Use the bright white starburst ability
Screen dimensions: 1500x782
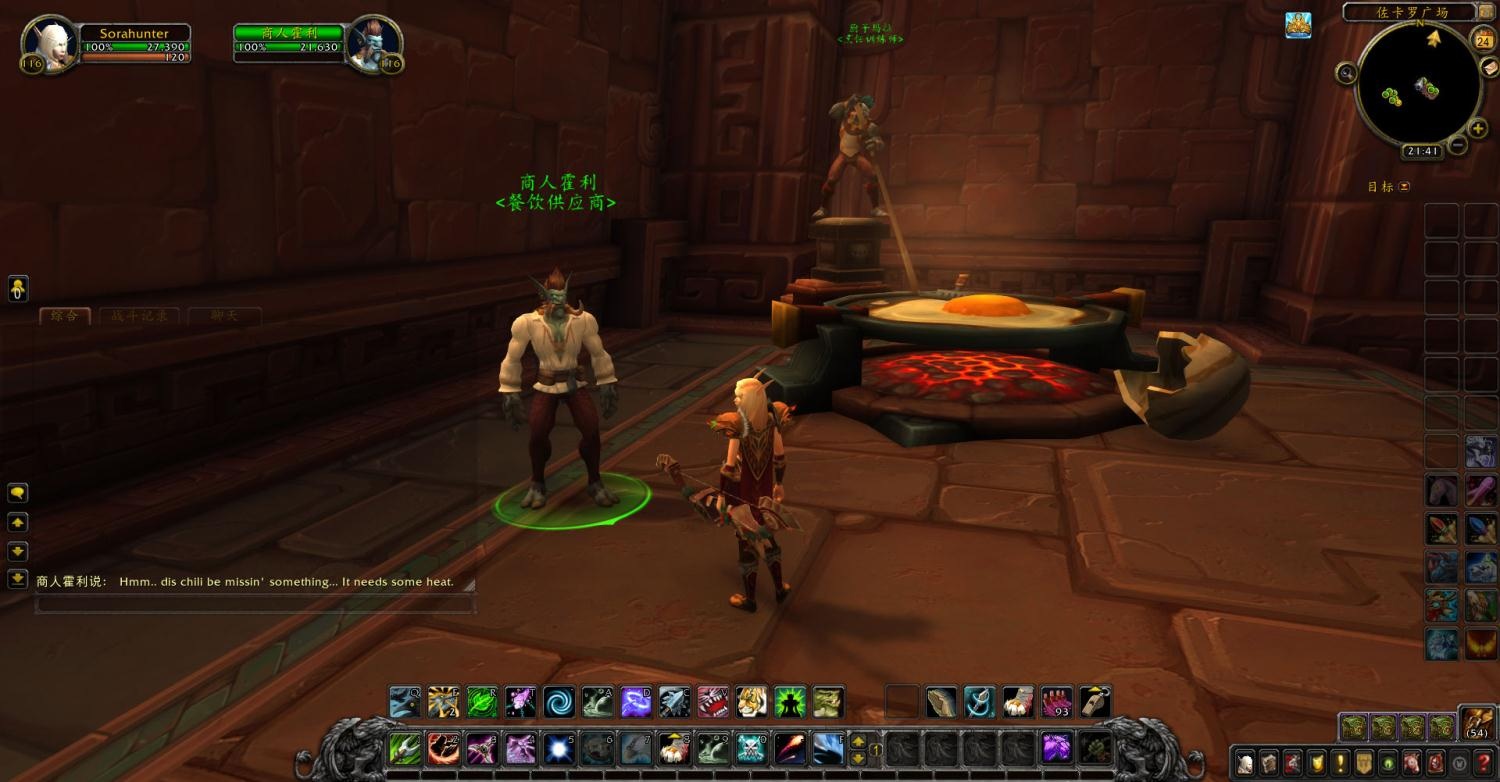(x=558, y=748)
